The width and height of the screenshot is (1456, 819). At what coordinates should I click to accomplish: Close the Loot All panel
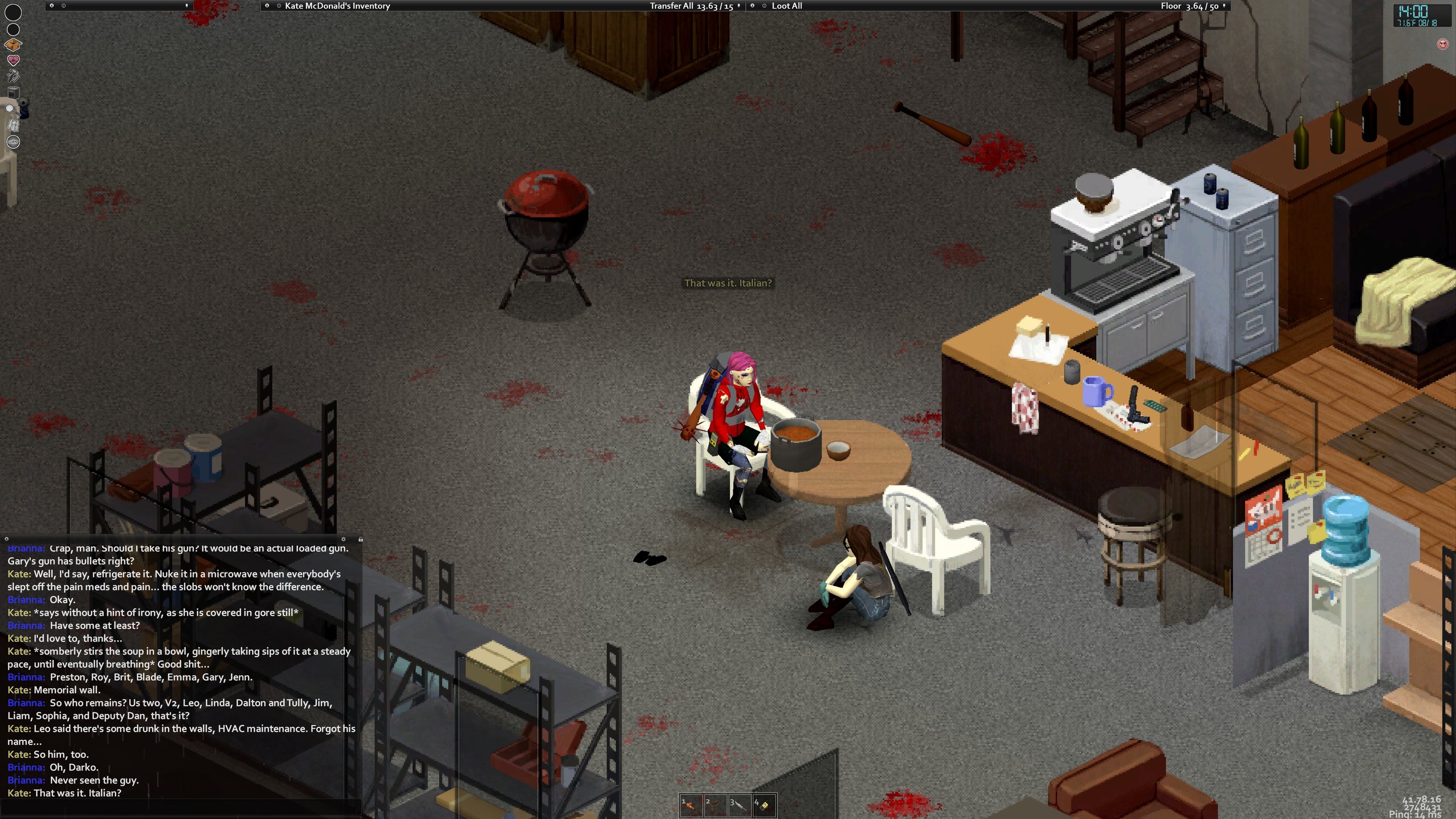click(x=752, y=6)
